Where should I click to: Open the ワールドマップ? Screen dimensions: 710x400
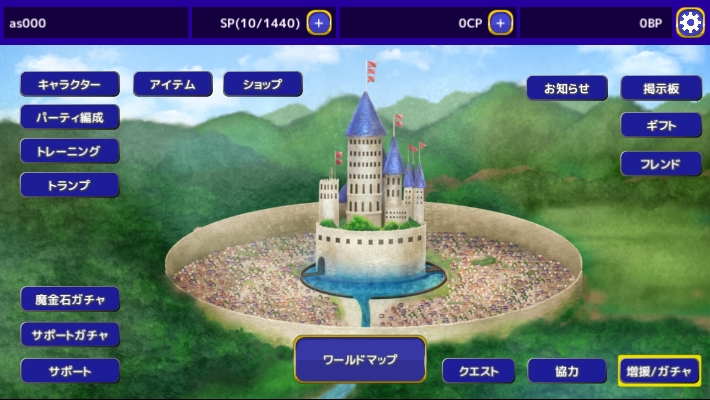[360, 359]
